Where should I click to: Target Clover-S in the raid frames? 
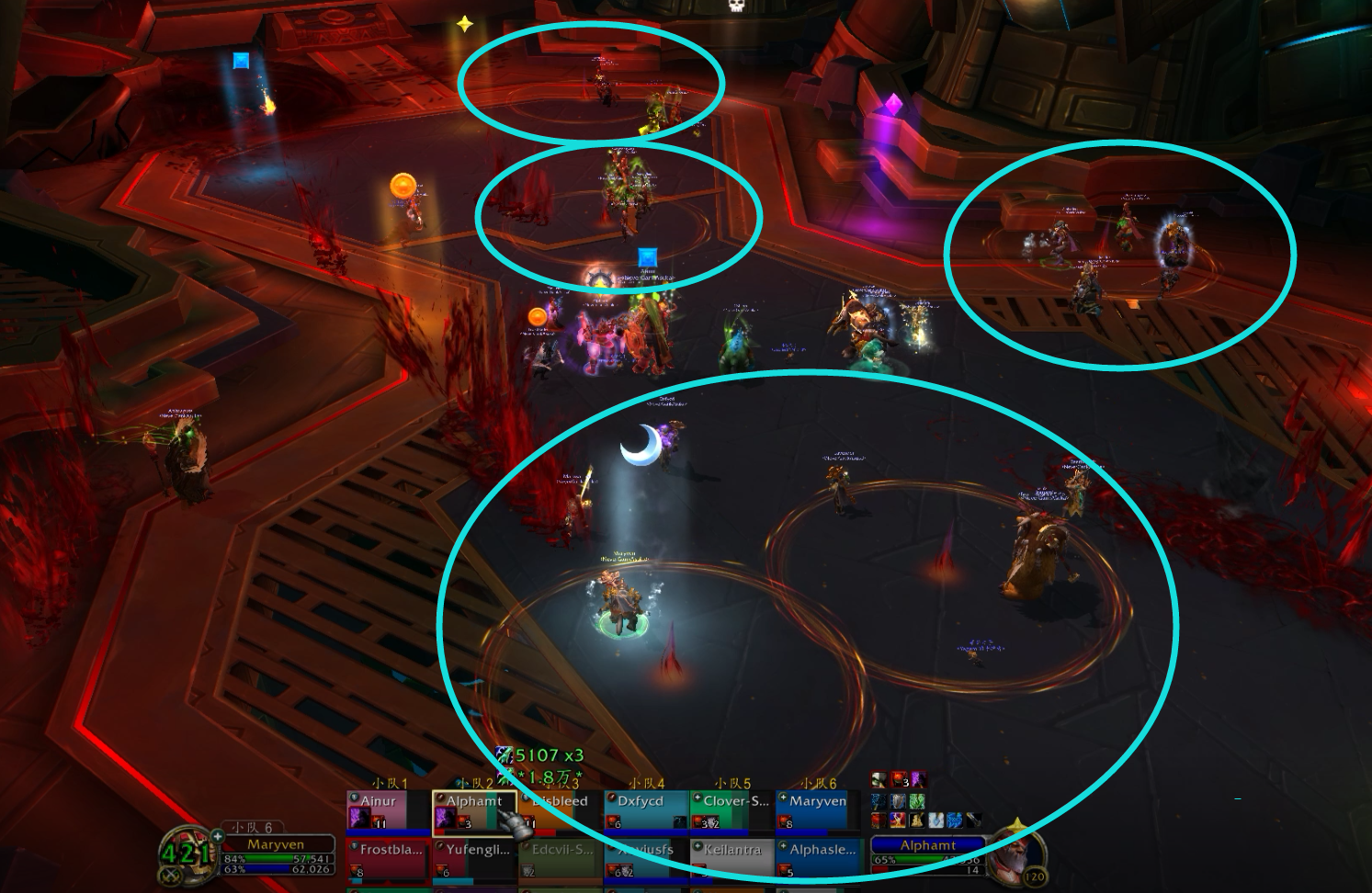click(731, 810)
